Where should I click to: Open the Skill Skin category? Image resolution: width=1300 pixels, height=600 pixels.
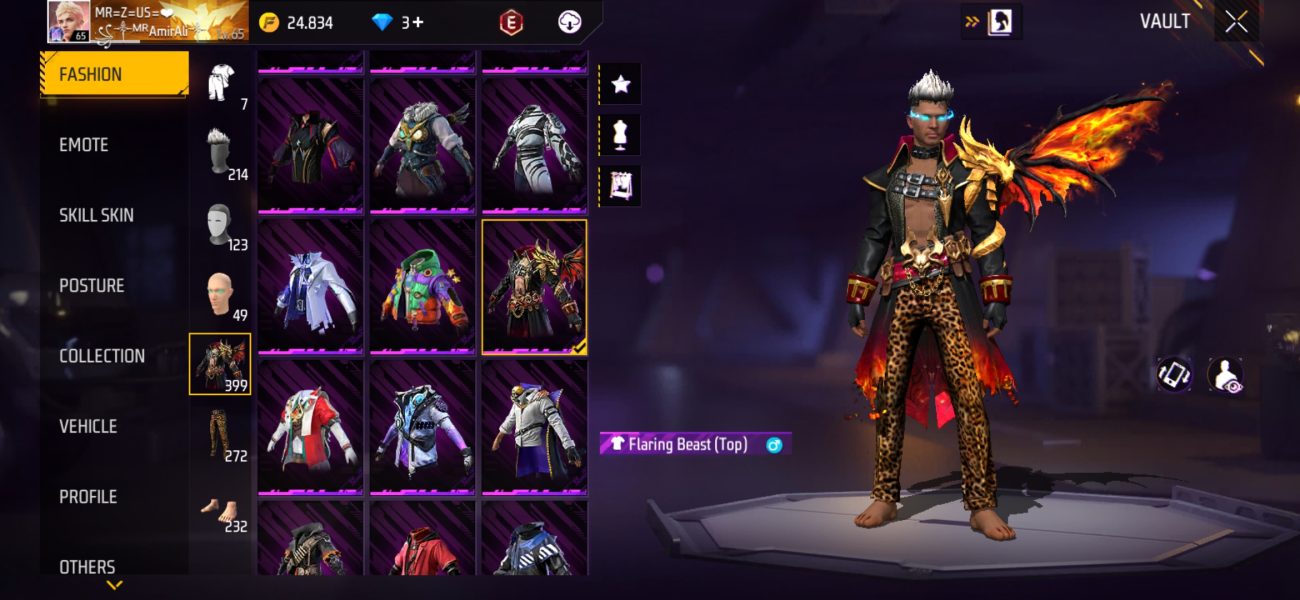coord(96,215)
